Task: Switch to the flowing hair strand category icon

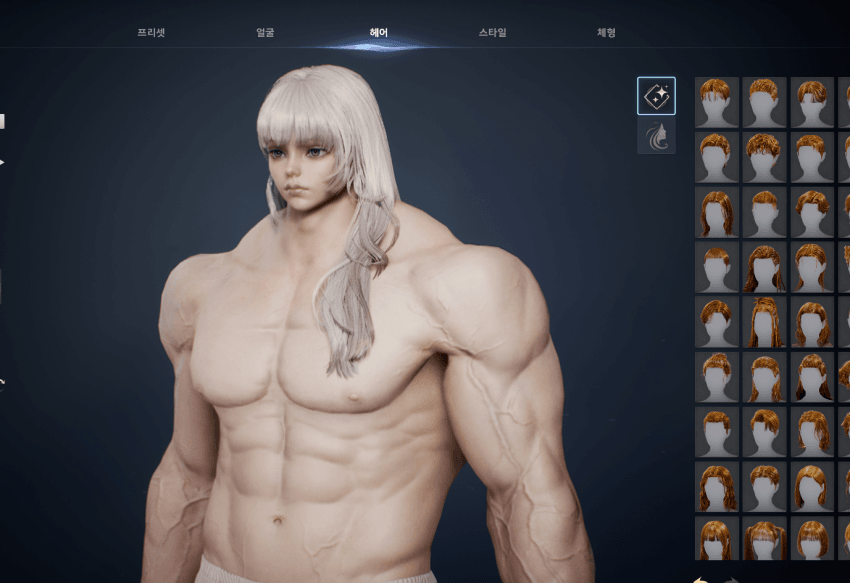Action: 656,137
